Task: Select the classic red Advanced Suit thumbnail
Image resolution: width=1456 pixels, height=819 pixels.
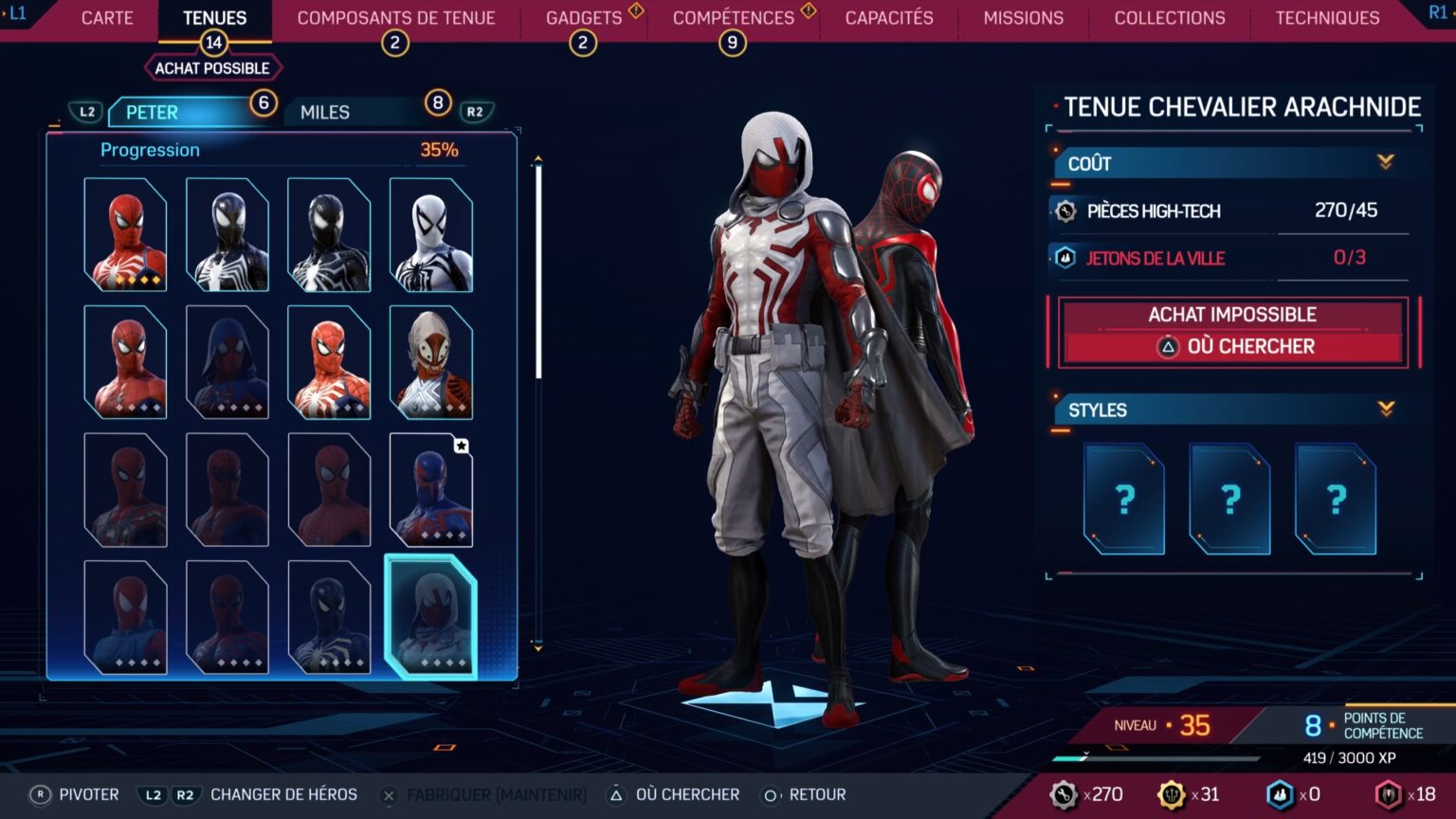Action: 126,233
